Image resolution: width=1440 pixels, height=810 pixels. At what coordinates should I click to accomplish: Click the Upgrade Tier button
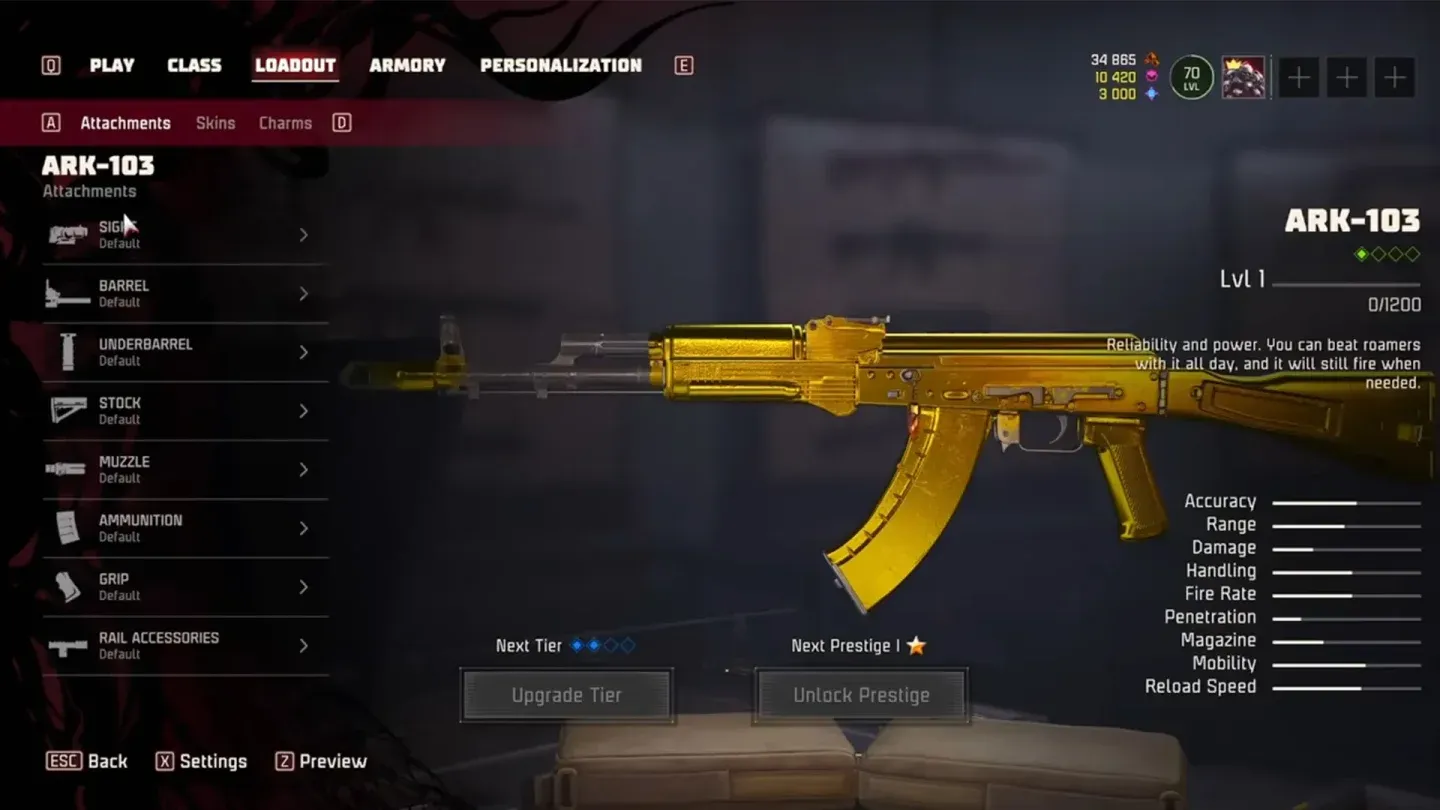(x=566, y=695)
